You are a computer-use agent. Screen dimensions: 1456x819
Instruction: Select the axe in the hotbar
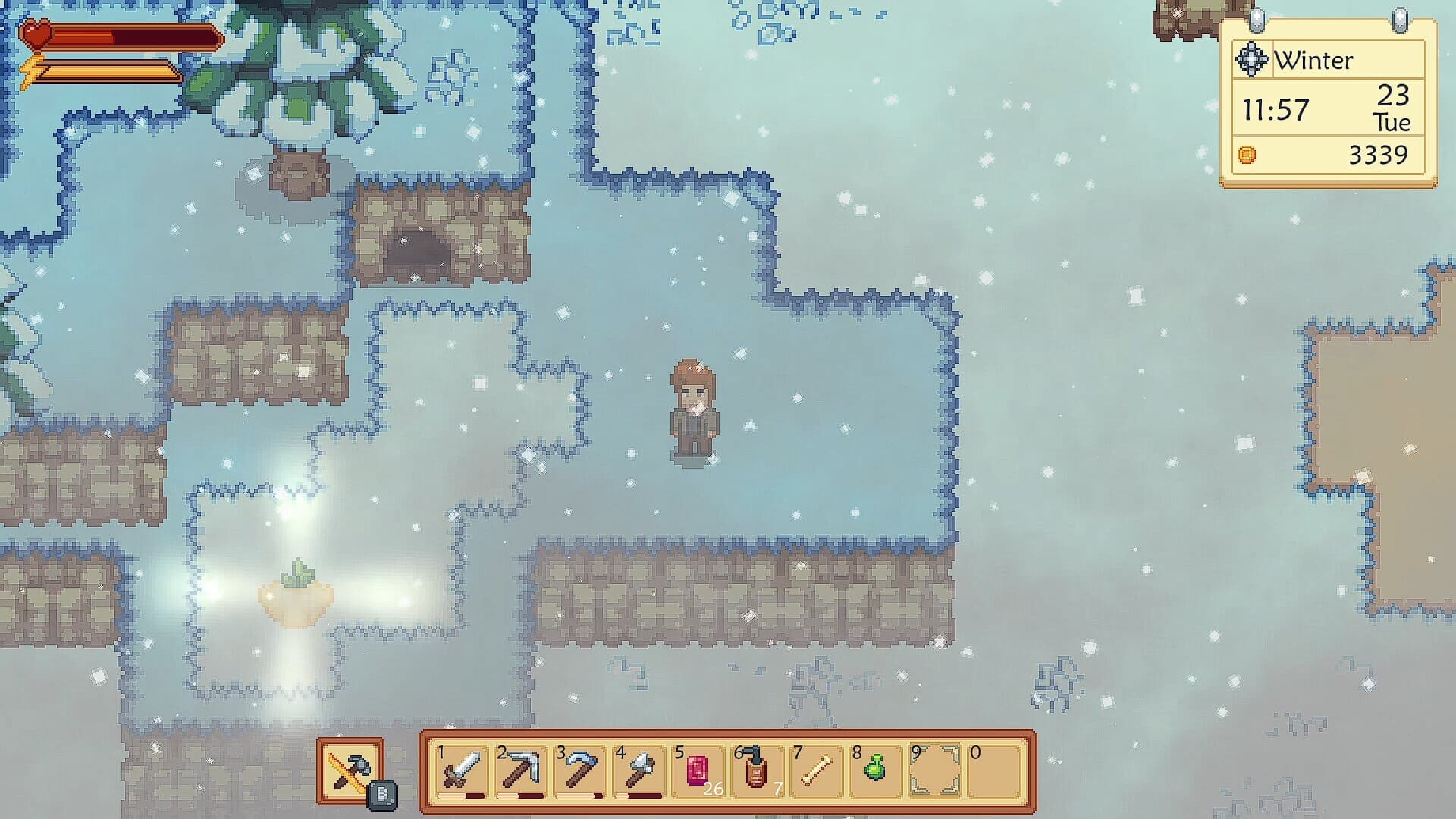pos(639,771)
